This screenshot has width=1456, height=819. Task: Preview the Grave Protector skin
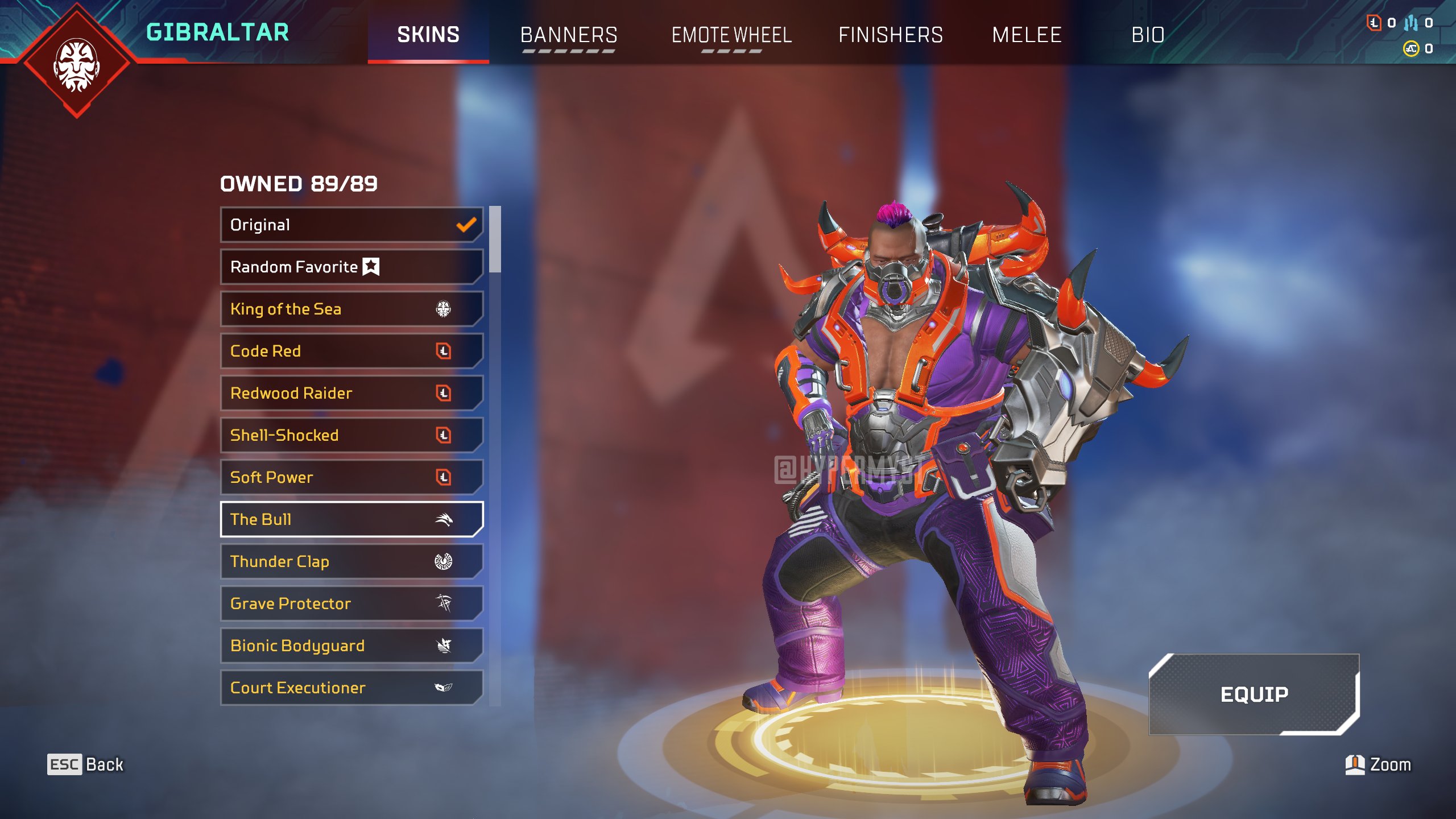[x=351, y=603]
